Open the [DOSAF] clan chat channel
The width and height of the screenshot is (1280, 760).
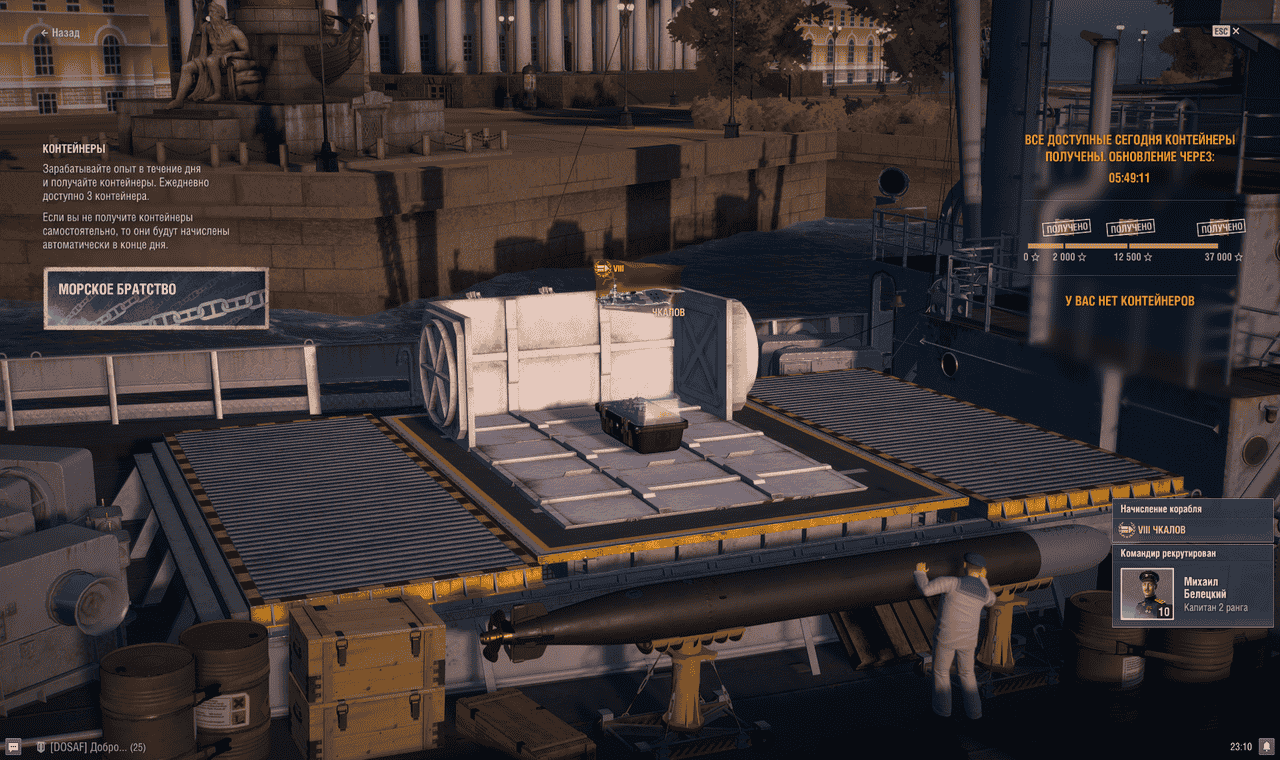tap(90, 747)
